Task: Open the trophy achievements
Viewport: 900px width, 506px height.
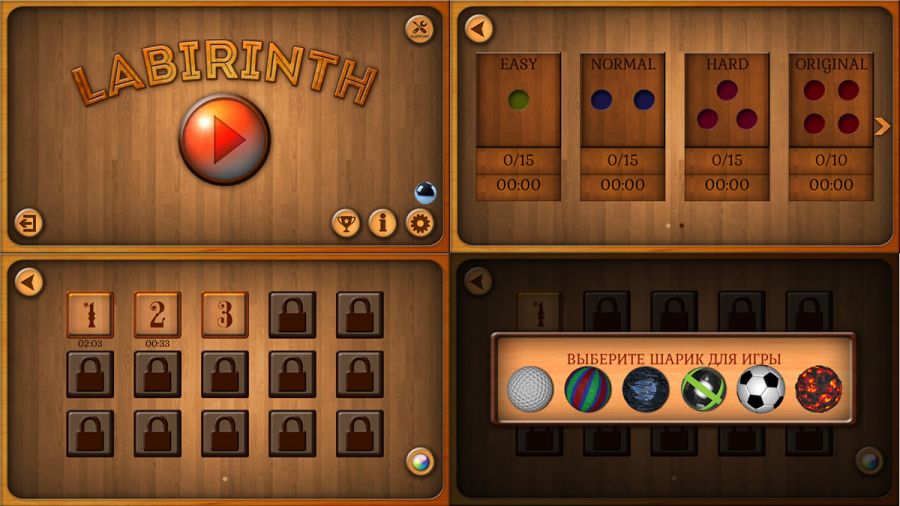Action: [346, 223]
